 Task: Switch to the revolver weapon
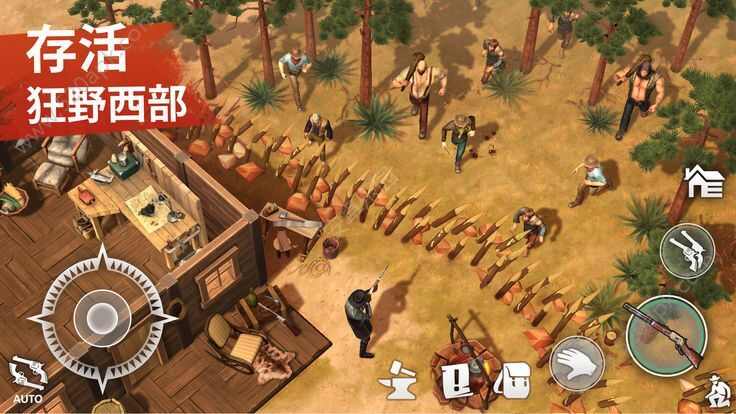(686, 249)
